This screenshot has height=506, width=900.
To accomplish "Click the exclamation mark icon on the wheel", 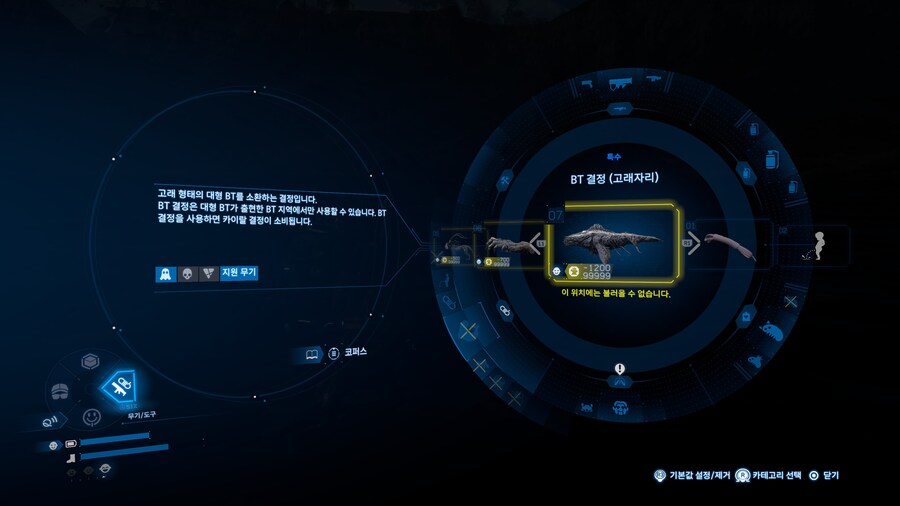I will tap(620, 368).
